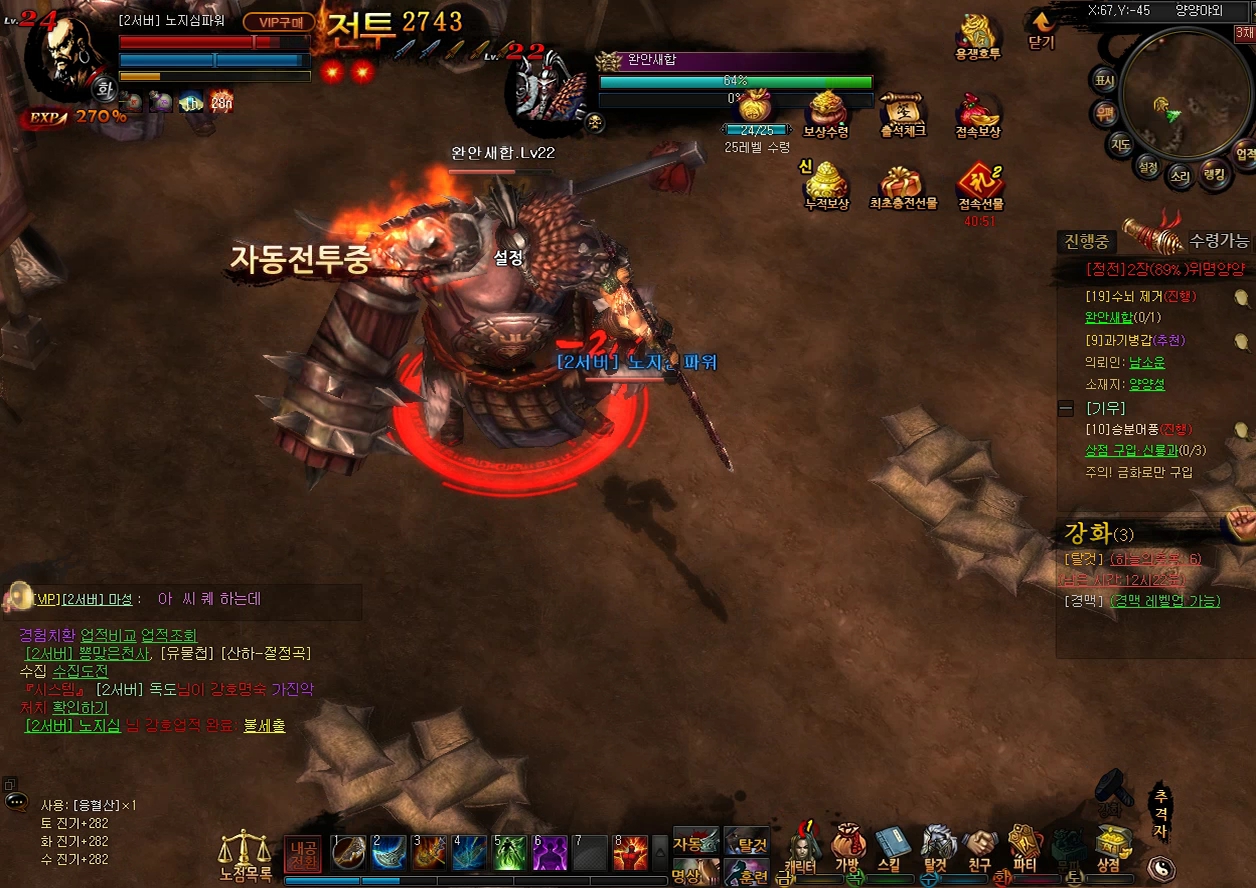Click the 내공전환 inner-power switch button
This screenshot has width=1256, height=888.
pos(303,854)
